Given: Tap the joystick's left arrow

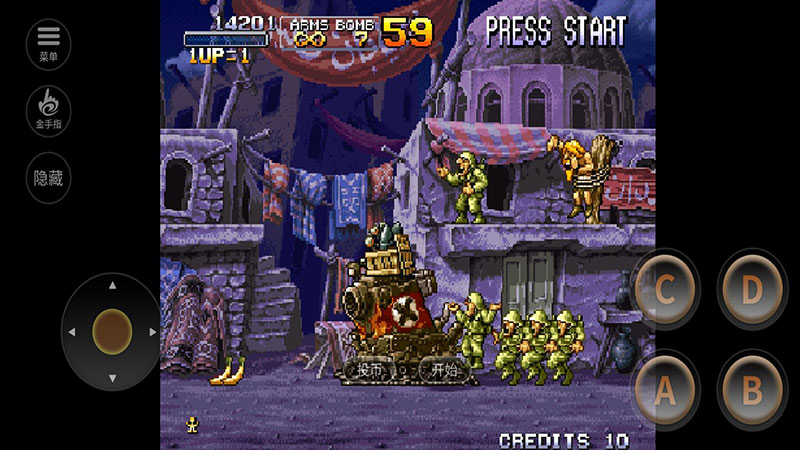Looking at the screenshot, I should pyautogui.click(x=70, y=331).
